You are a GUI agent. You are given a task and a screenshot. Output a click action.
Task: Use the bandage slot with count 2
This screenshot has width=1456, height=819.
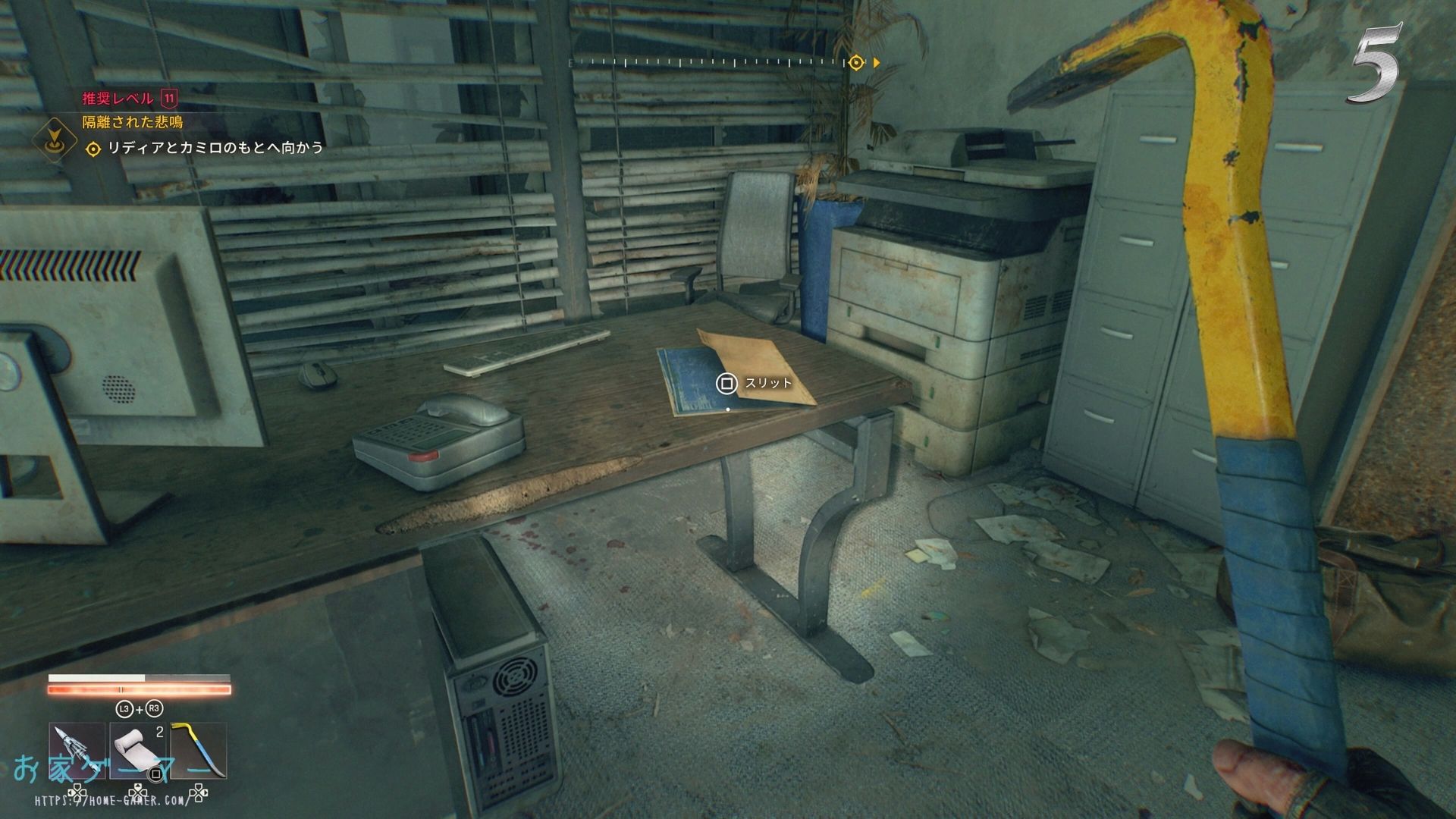(139, 751)
